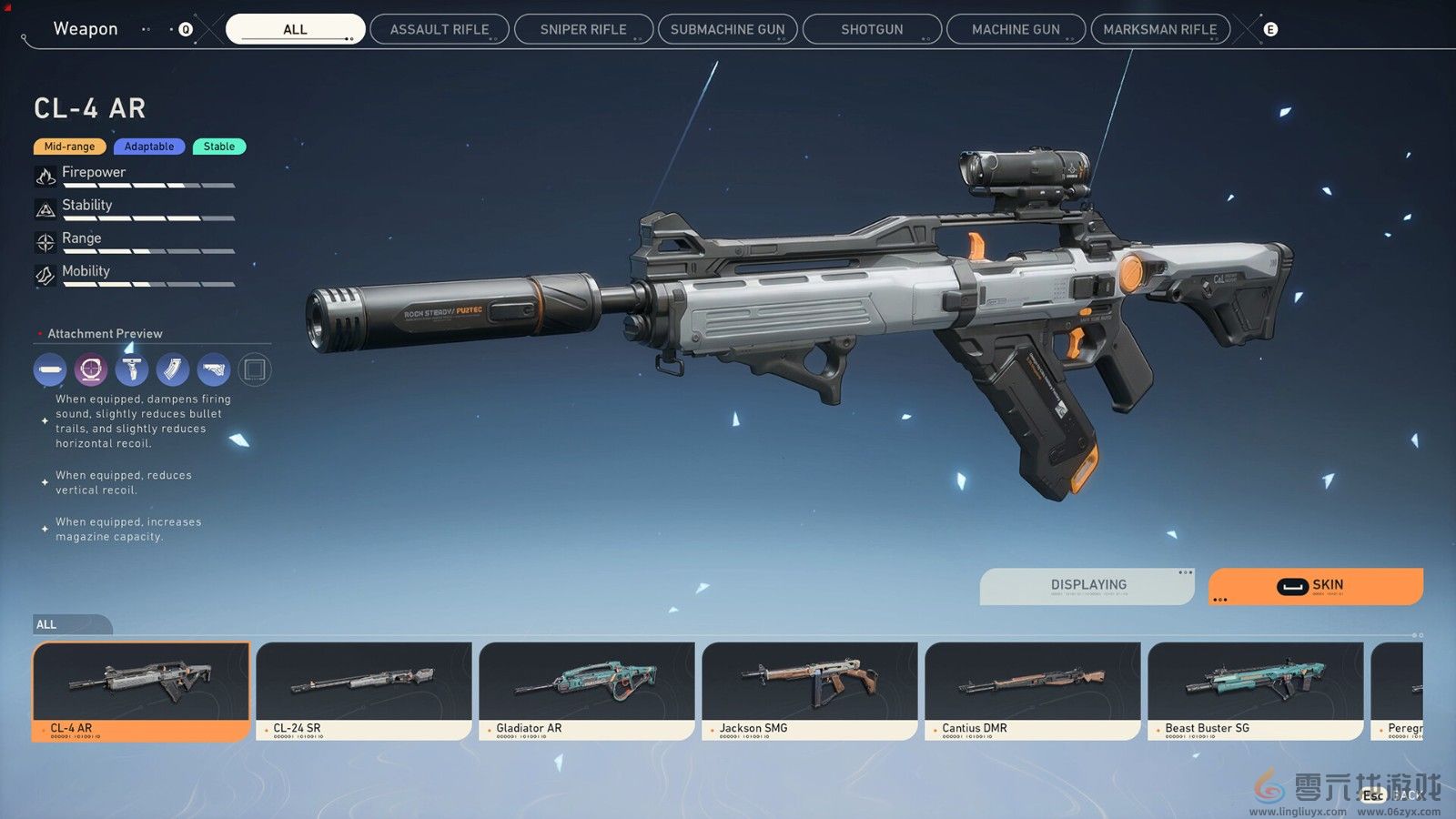Click the orange SKIN button
Image resolution: width=1456 pixels, height=819 pixels.
point(1315,586)
